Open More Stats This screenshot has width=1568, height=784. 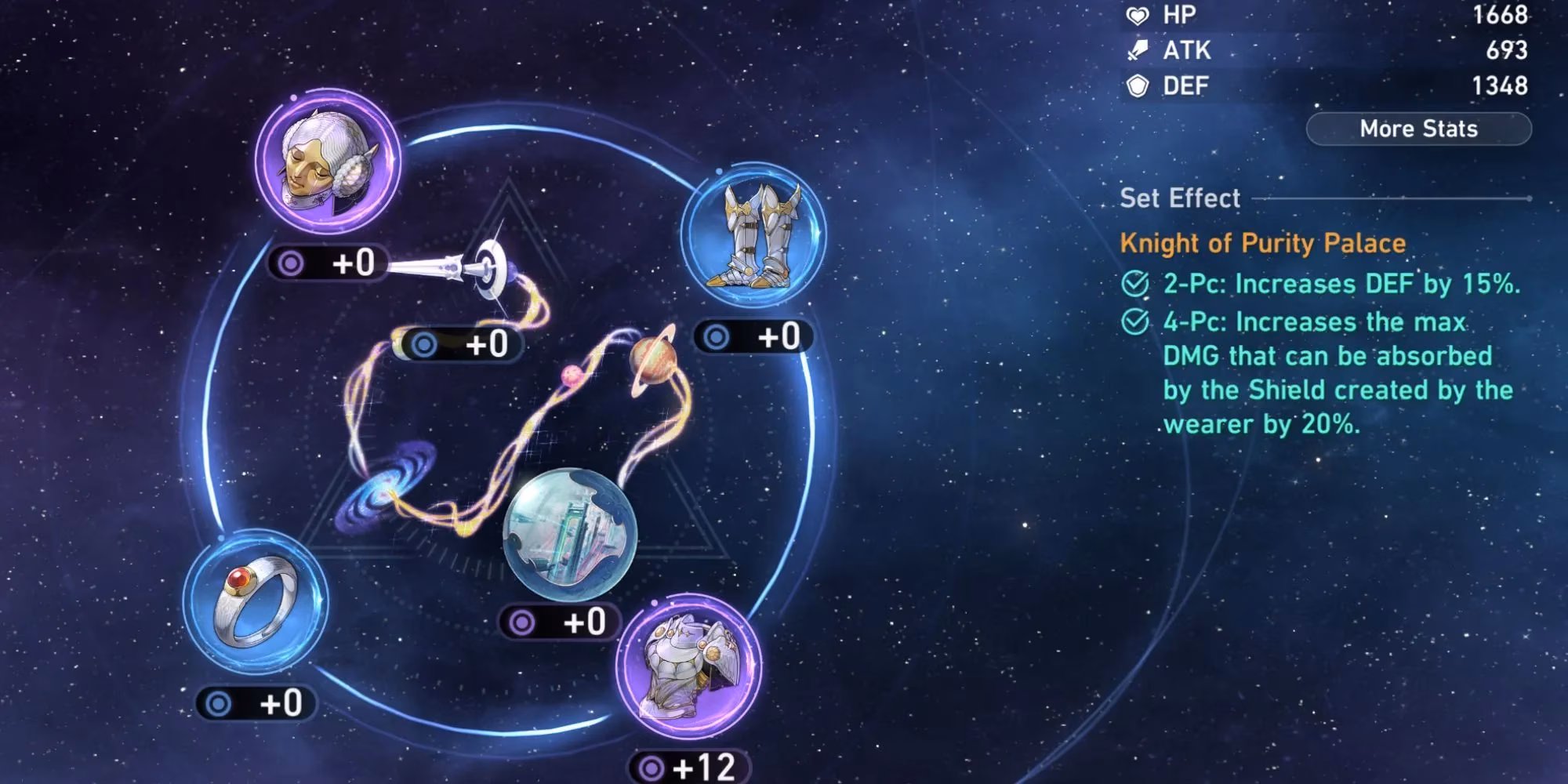click(x=1419, y=129)
